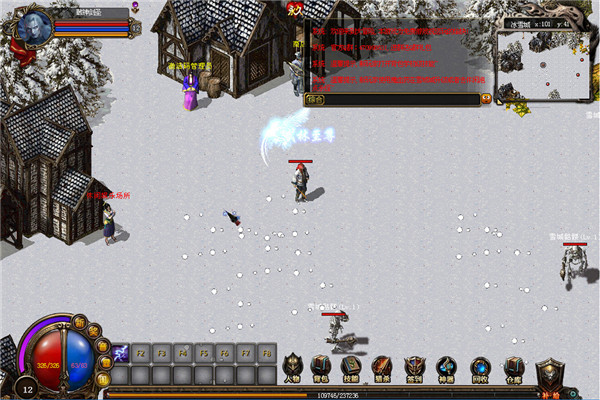Open the 回收 recycle menu
The image size is (600, 400).
pyautogui.click(x=481, y=368)
